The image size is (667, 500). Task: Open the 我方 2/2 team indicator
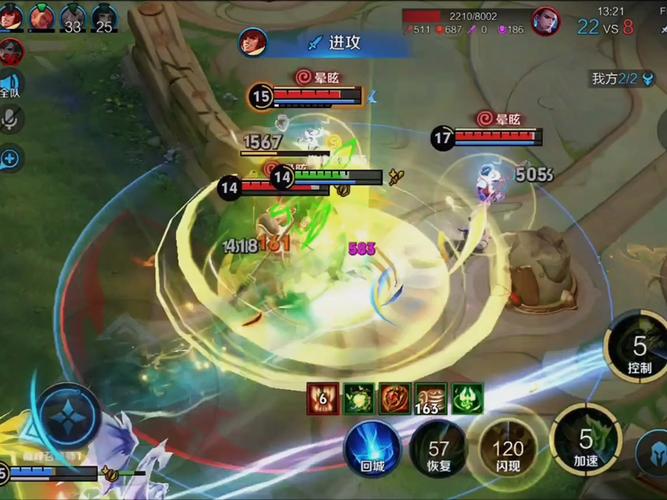(622, 78)
